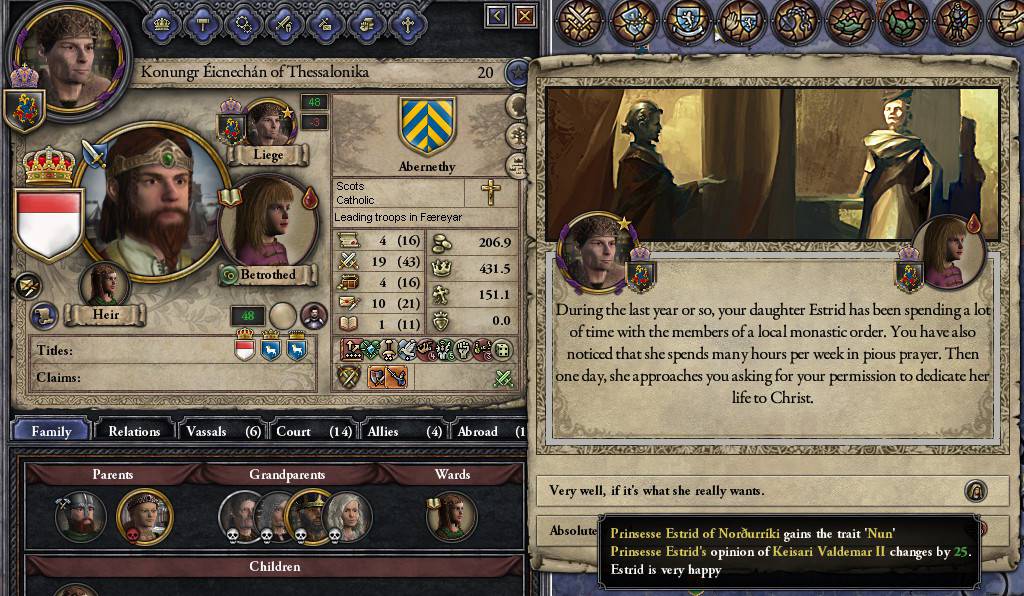
Task: Switch to the Family tab
Action: coord(51,431)
